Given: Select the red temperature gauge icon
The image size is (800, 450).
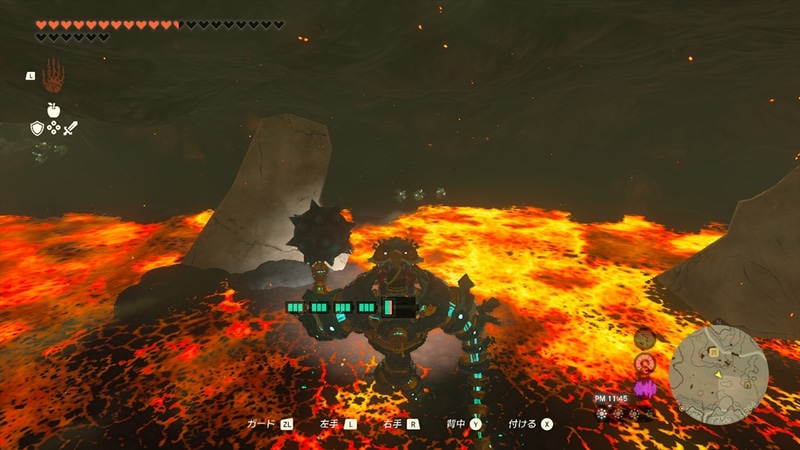Looking at the screenshot, I should click(x=644, y=363).
